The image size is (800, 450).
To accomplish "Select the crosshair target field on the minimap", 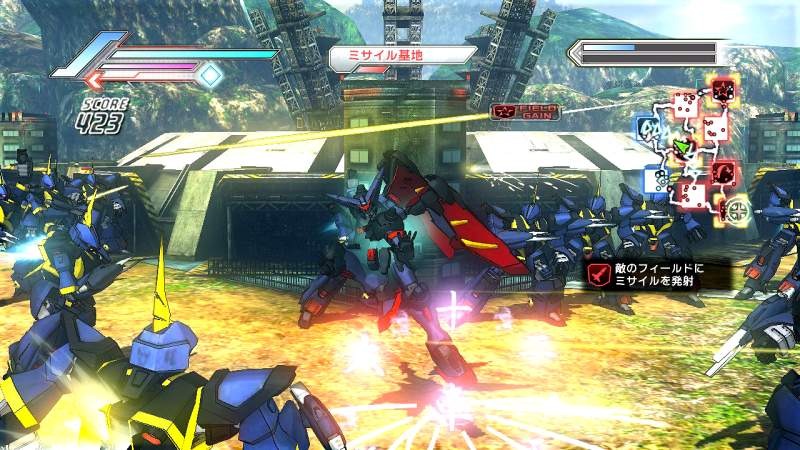I will pyautogui.click(x=738, y=210).
